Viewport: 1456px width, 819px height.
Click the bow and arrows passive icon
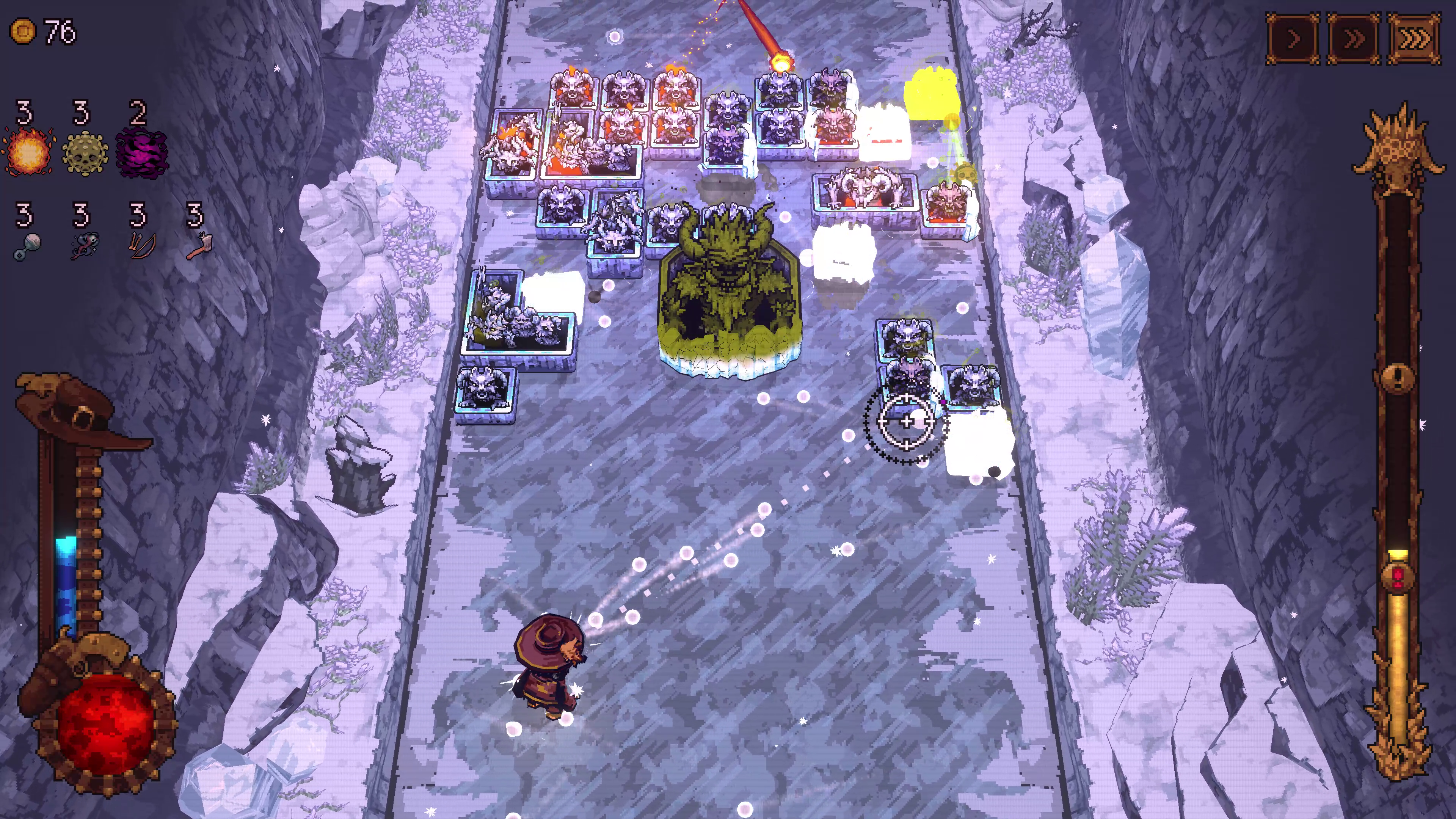140,247
